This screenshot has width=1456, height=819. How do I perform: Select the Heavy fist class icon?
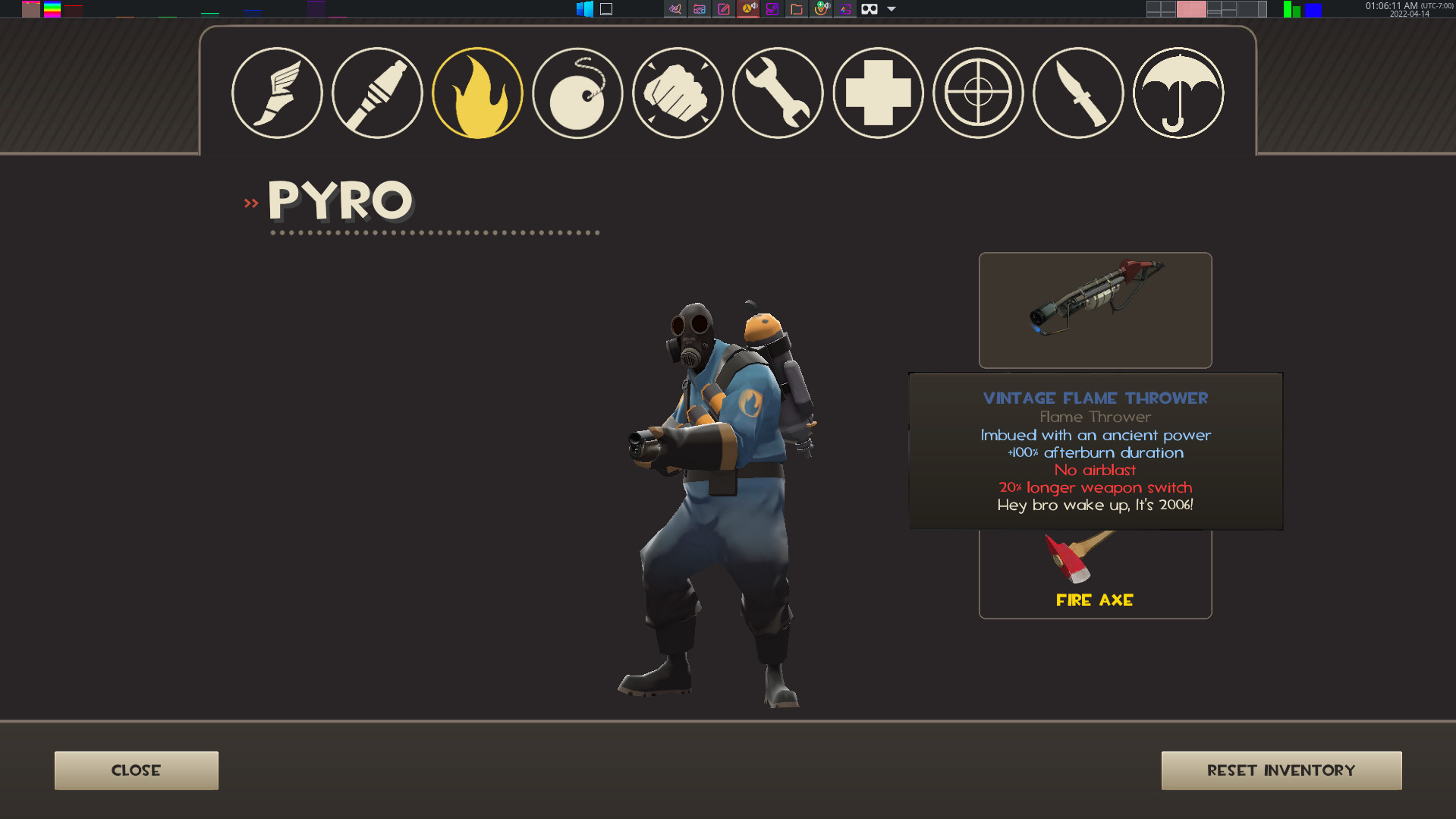click(x=677, y=92)
